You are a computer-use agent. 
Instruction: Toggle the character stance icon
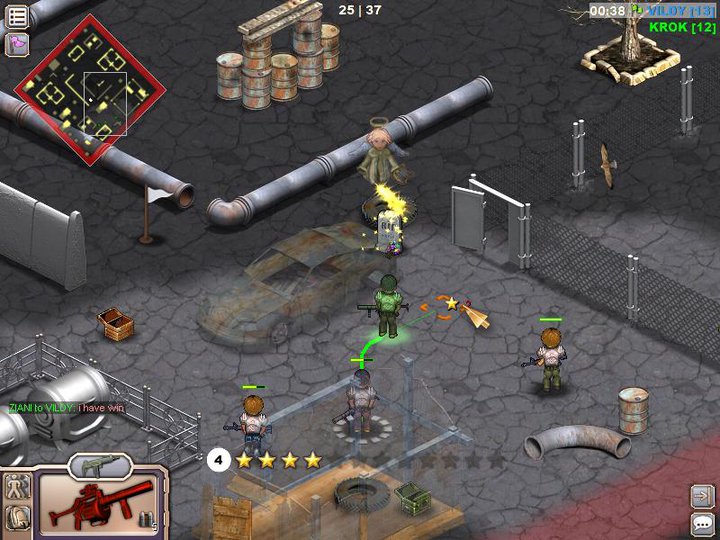[17, 487]
